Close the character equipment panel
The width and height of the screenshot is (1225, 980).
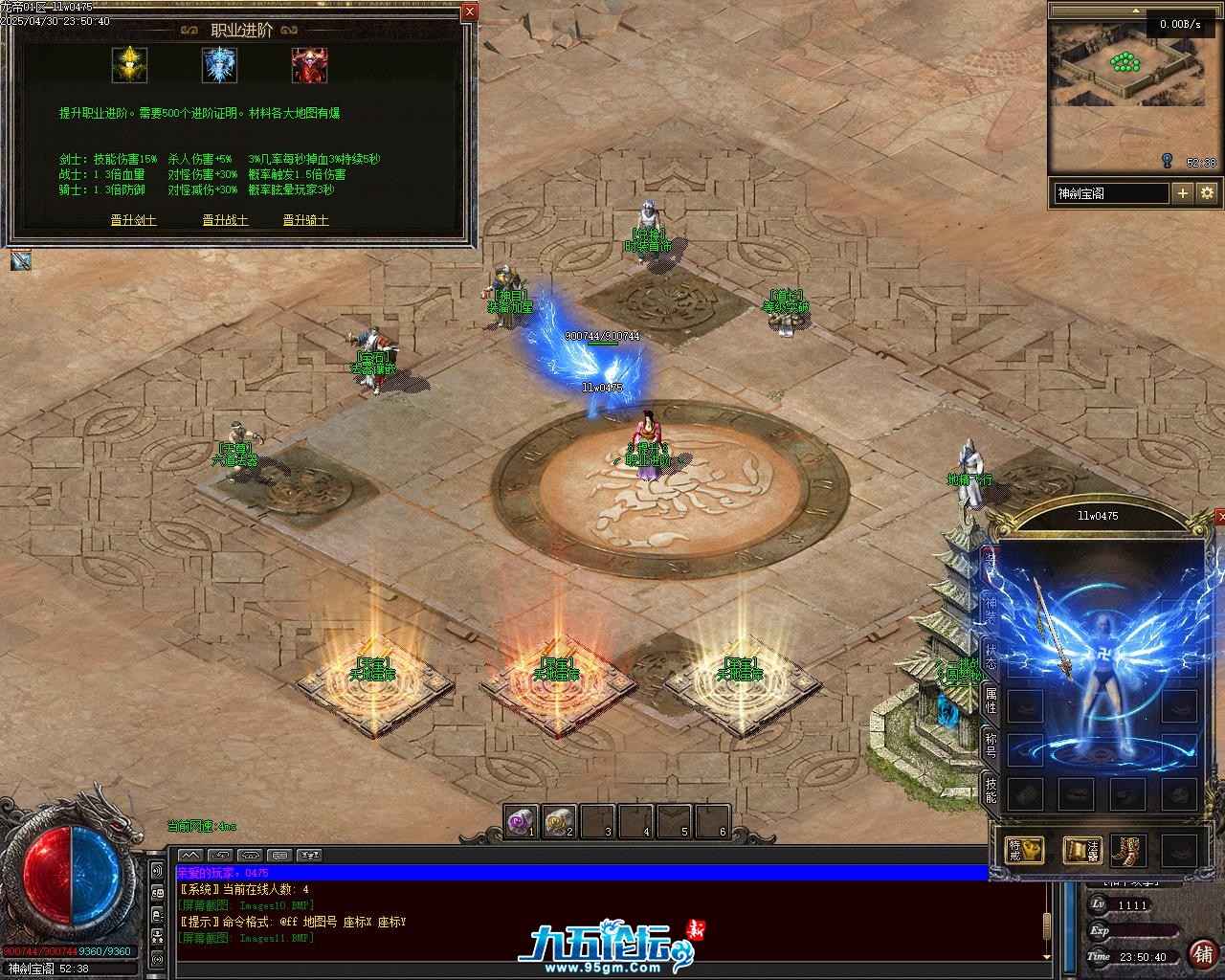(x=1219, y=517)
